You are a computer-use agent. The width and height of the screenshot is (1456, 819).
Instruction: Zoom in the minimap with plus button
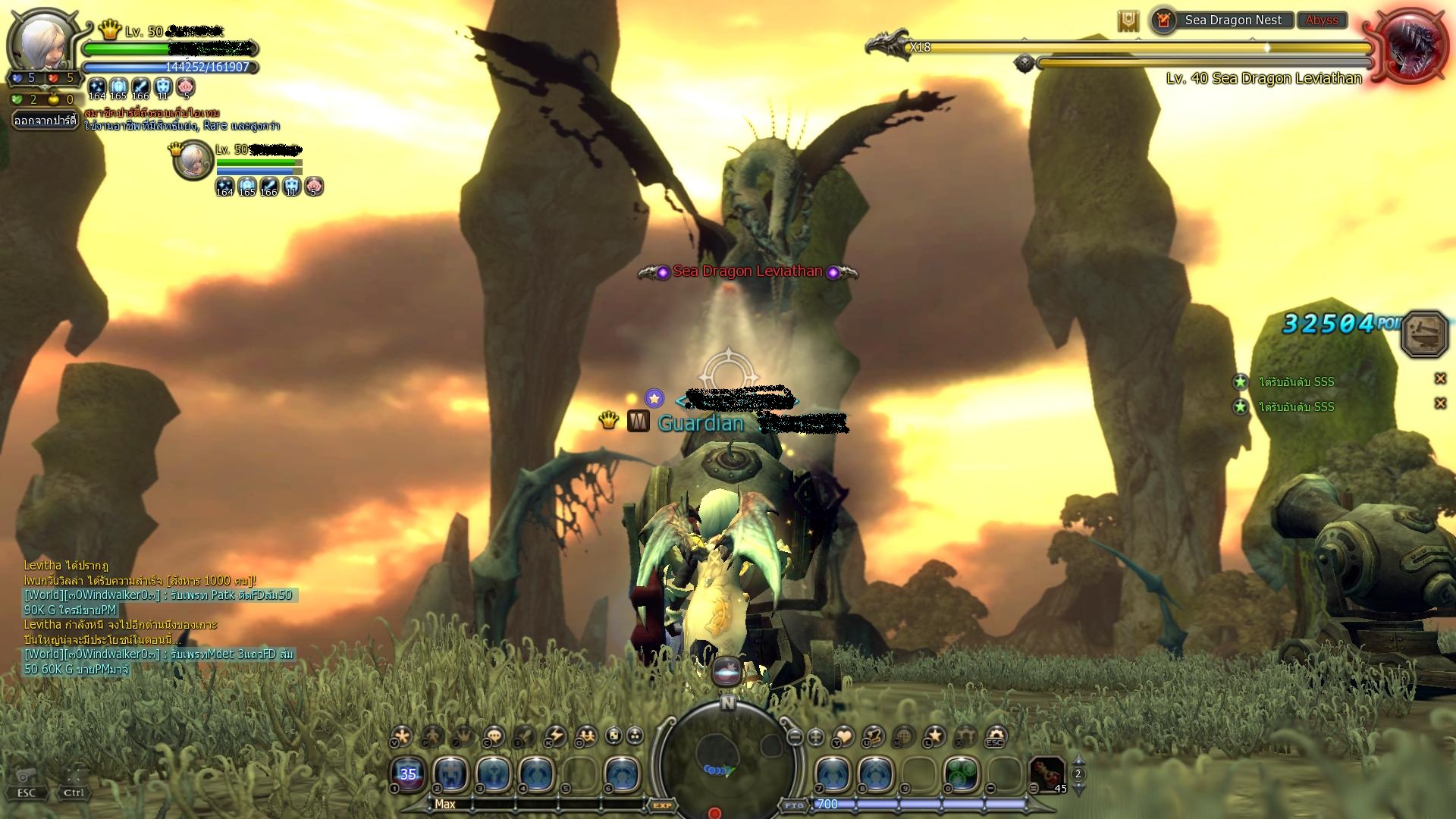coord(816,736)
